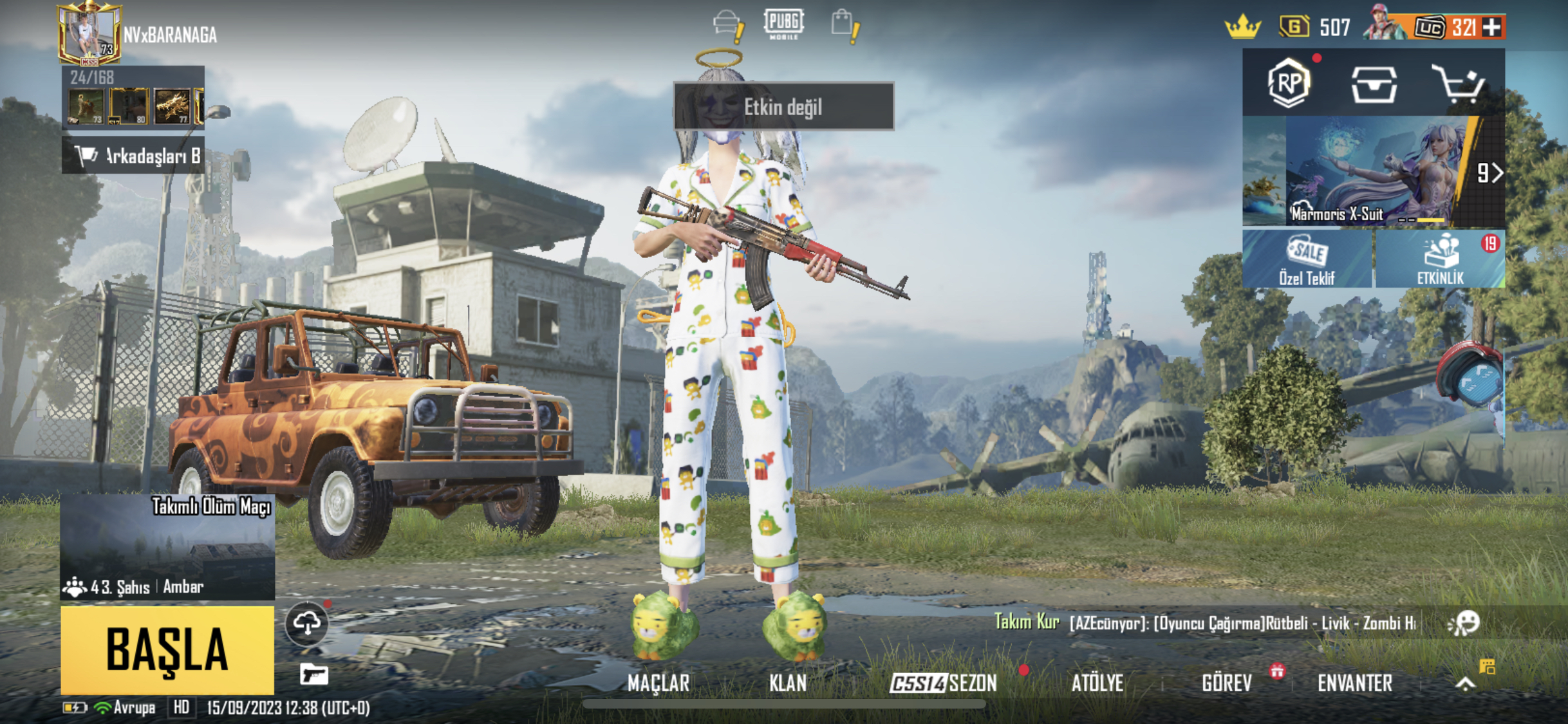Open the Arkadaşları friends list
1568x724 pixels.
coord(133,156)
